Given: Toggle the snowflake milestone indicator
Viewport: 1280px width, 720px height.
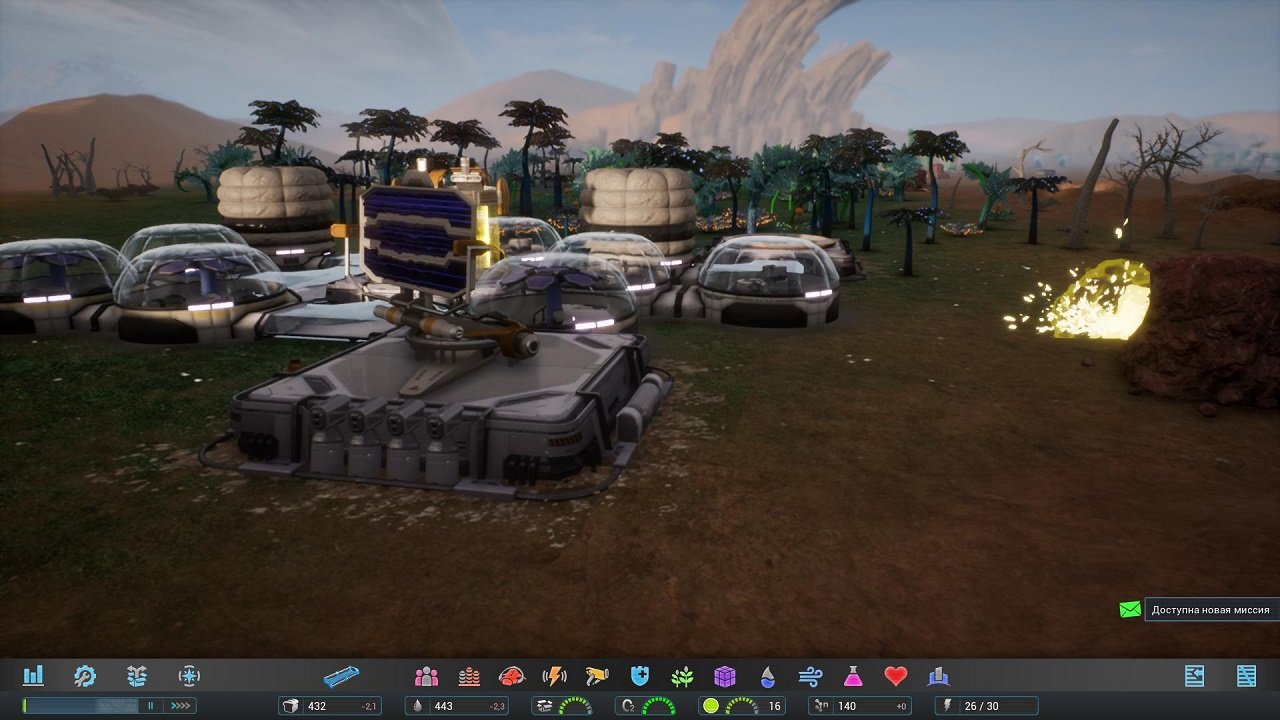Looking at the screenshot, I should 188,677.
